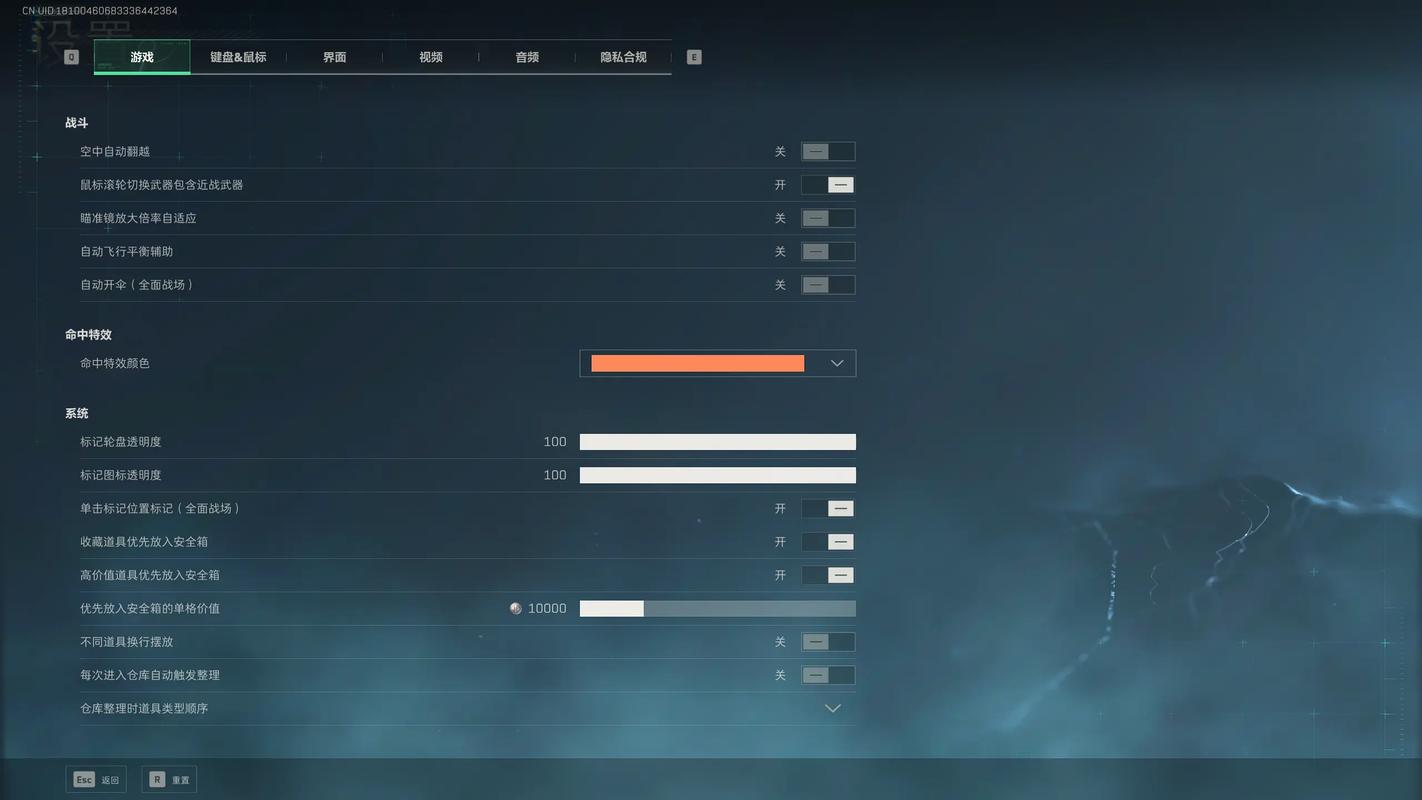Turn on 自动飞行平衡辅助
The image size is (1422, 800).
(828, 251)
